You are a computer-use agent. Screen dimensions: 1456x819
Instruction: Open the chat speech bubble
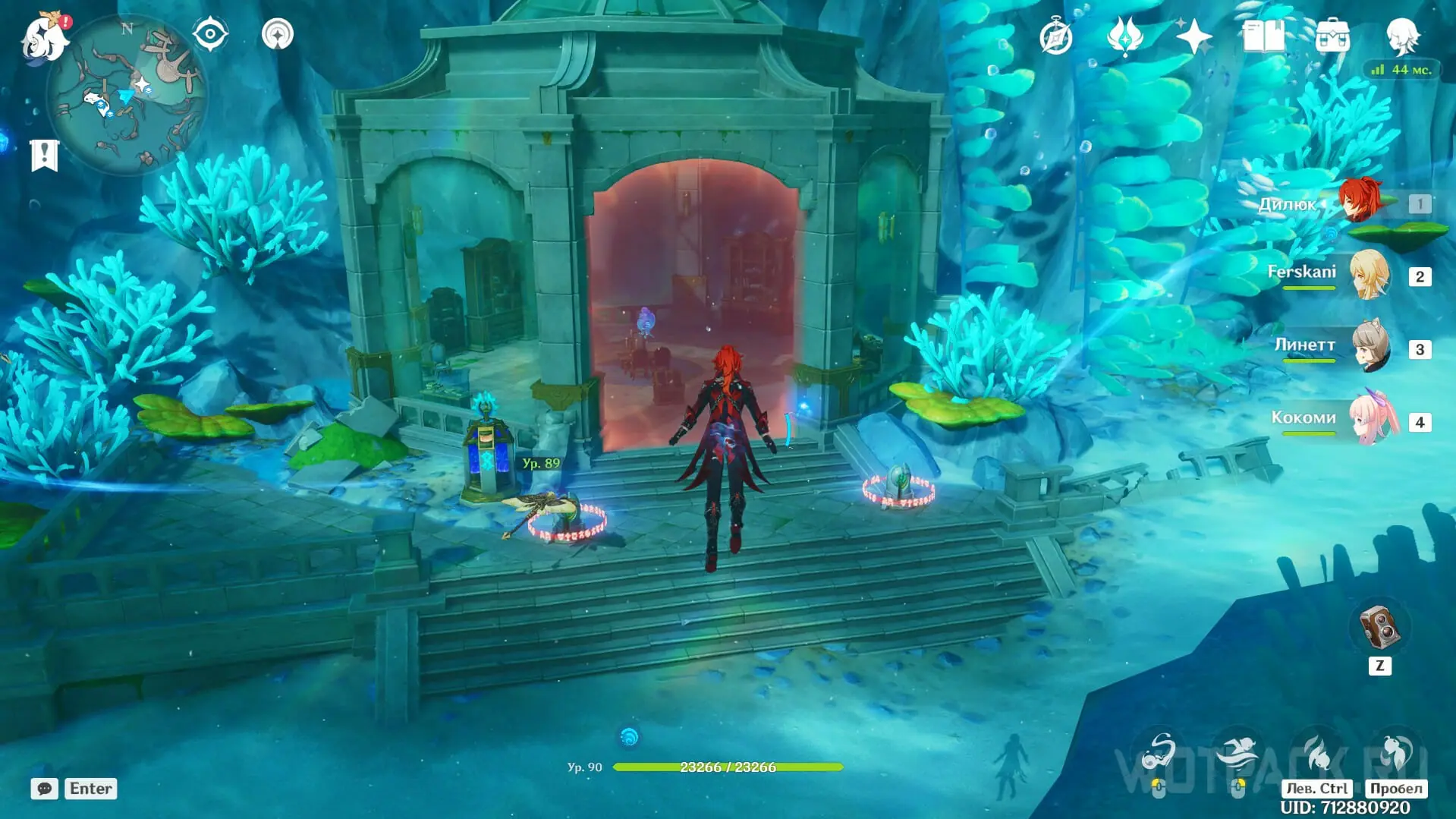click(44, 789)
